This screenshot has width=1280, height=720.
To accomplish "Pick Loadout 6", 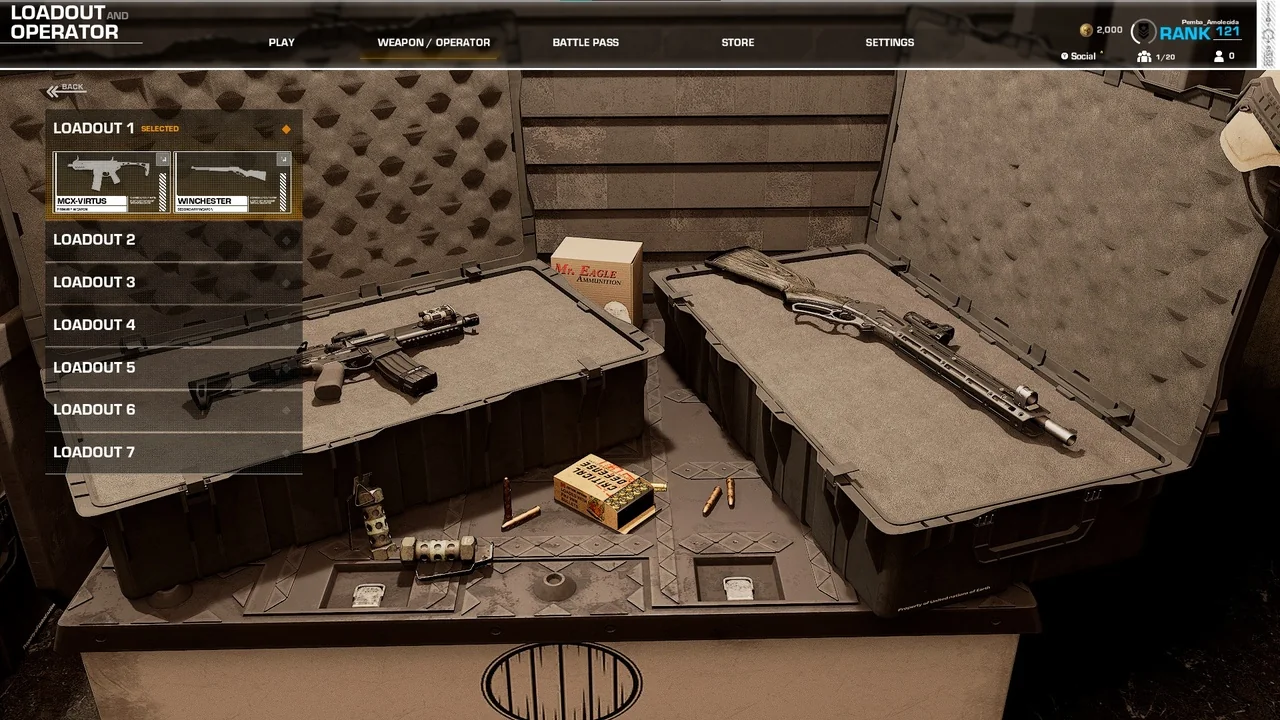I will (x=173, y=410).
